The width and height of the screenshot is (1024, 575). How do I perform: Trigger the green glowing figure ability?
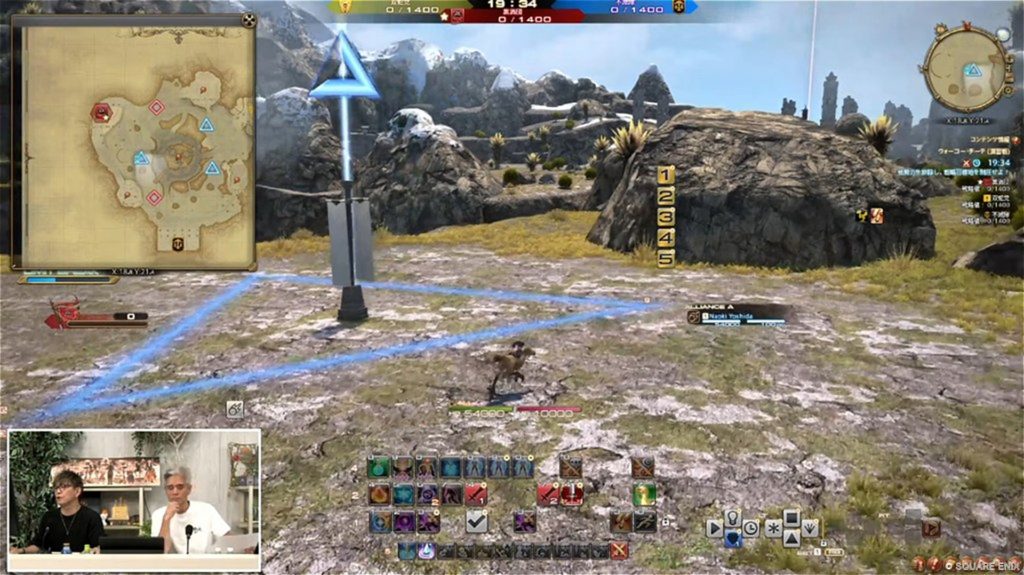click(x=644, y=494)
